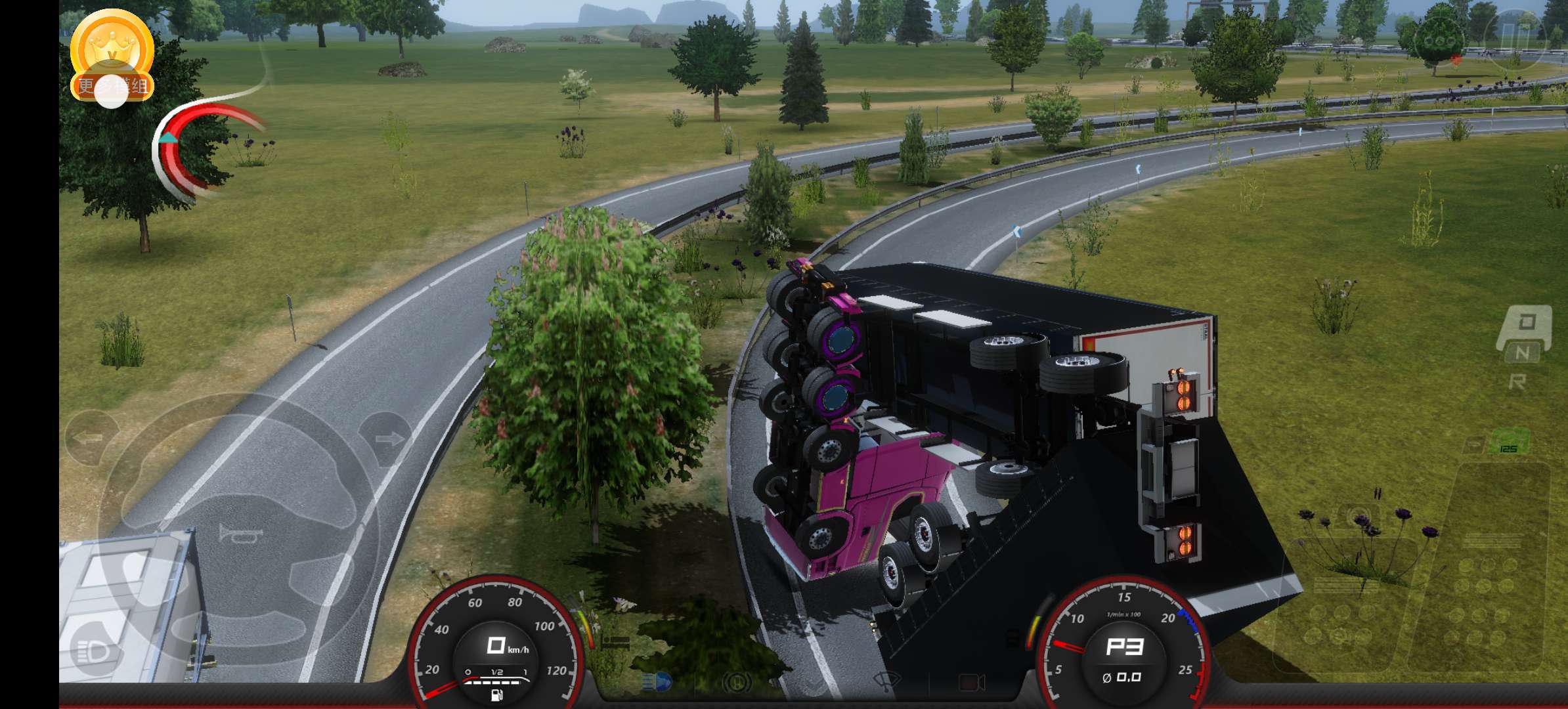The image size is (1568, 709).
Task: Select Neutral gear
Action: (x=1522, y=353)
